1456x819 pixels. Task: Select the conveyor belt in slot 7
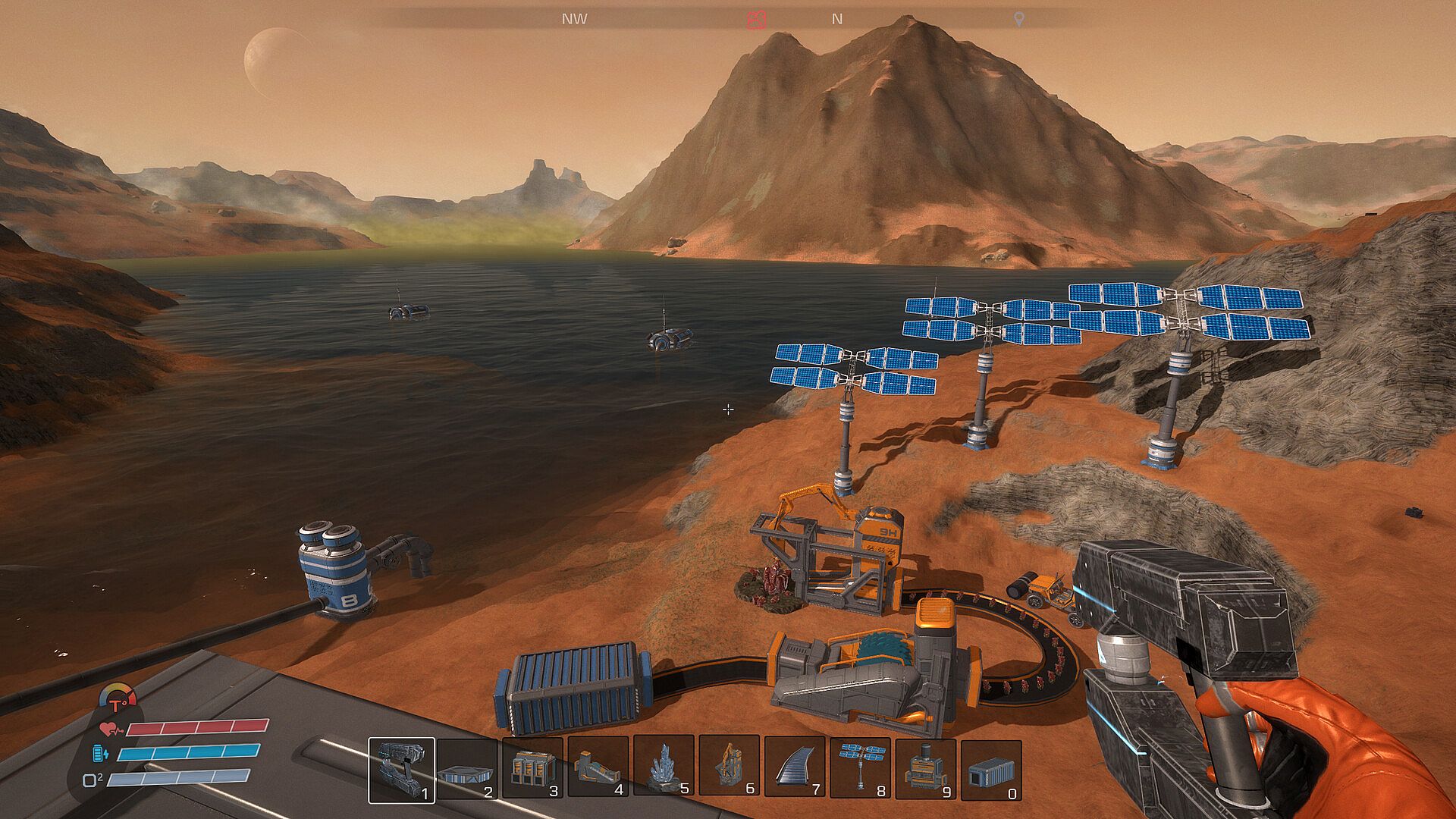795,767
